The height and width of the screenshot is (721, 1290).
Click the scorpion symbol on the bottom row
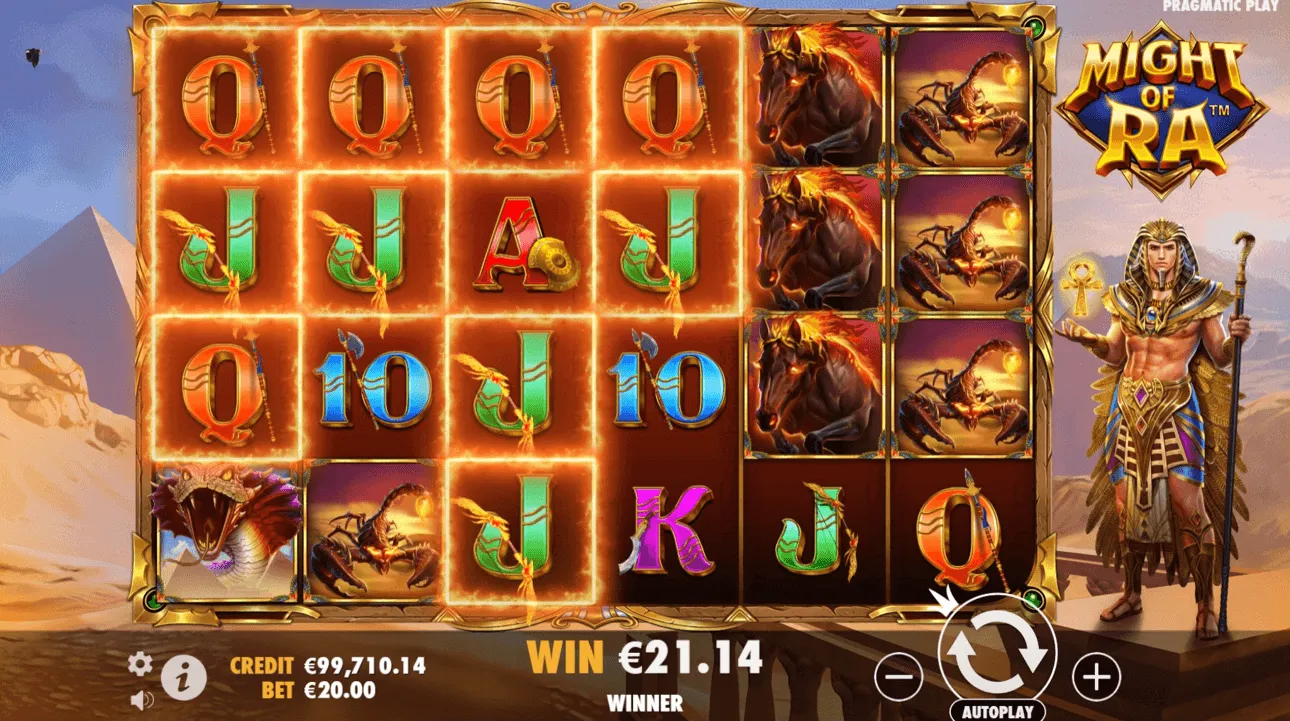tap(370, 530)
